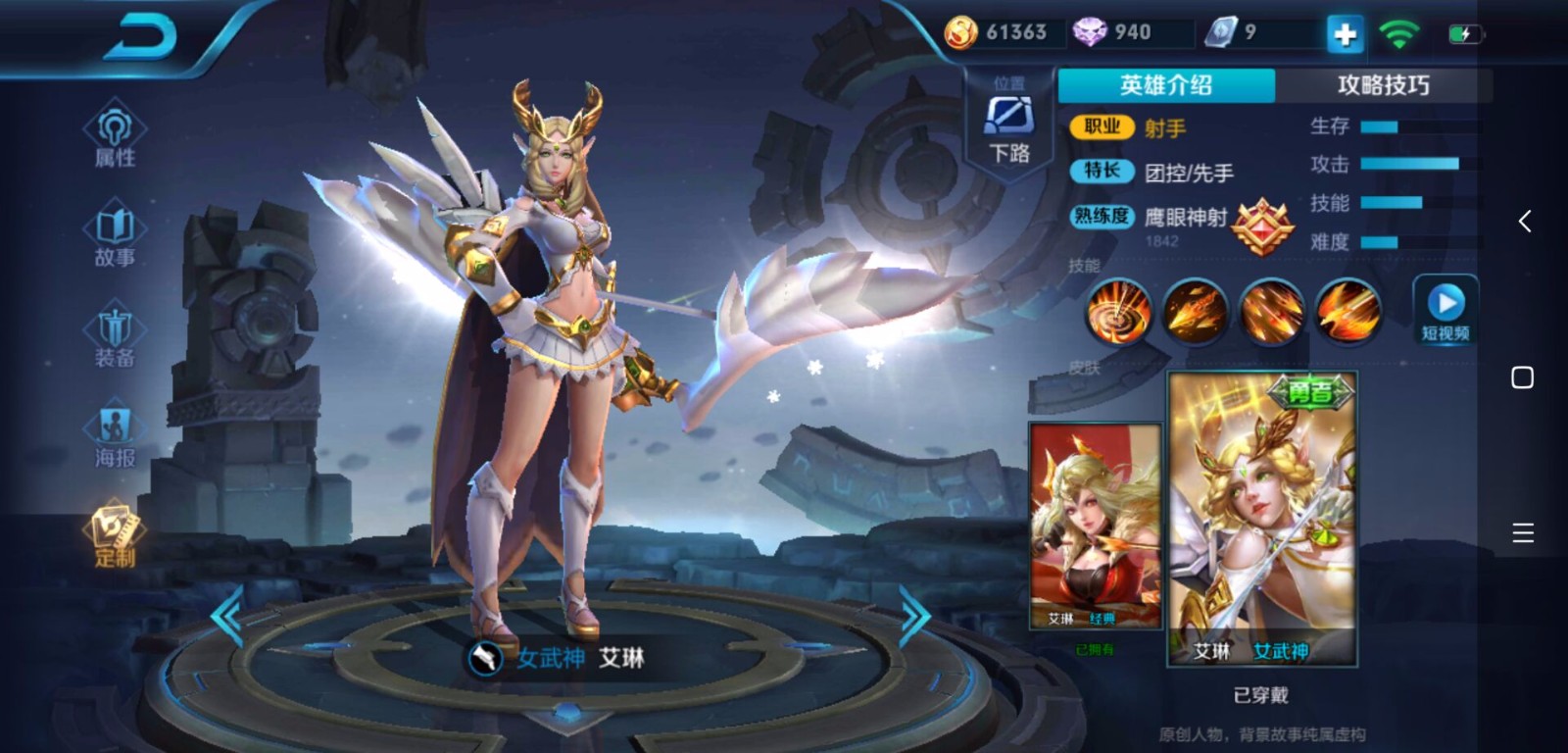Image resolution: width=1568 pixels, height=753 pixels.
Task: Open the 故事 story panel
Action: (114, 235)
